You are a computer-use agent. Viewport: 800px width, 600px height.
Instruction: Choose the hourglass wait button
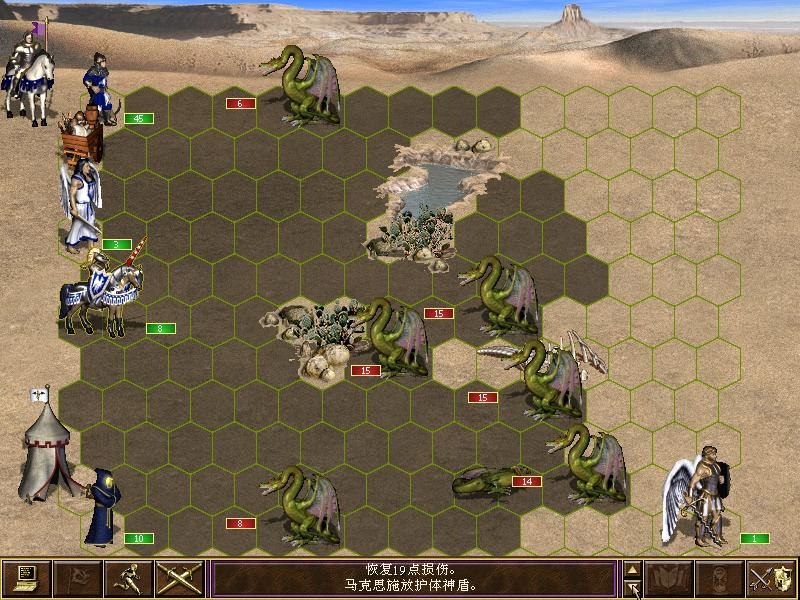click(720, 578)
